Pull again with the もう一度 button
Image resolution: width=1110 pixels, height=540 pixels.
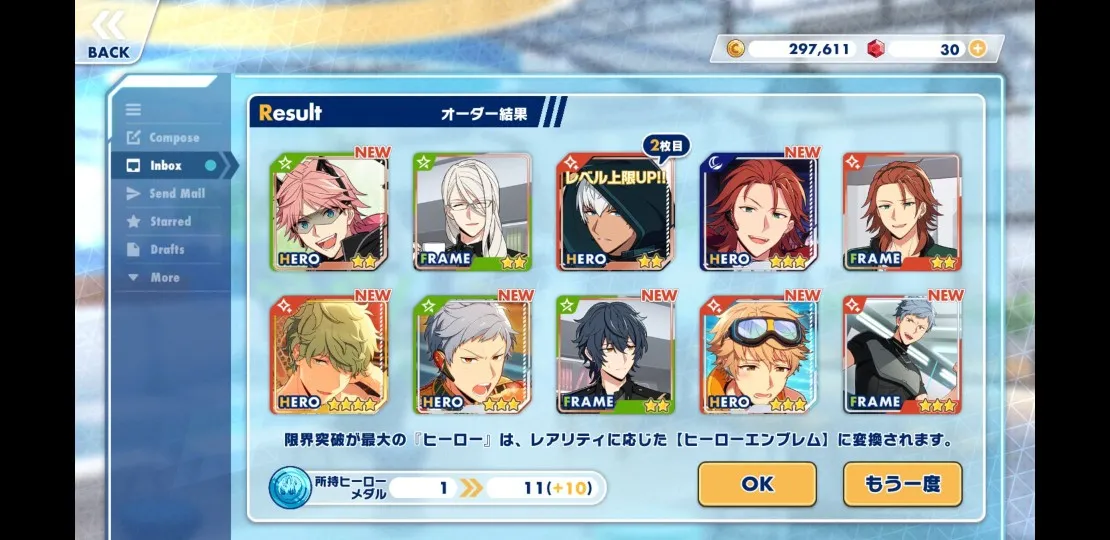[x=903, y=484]
